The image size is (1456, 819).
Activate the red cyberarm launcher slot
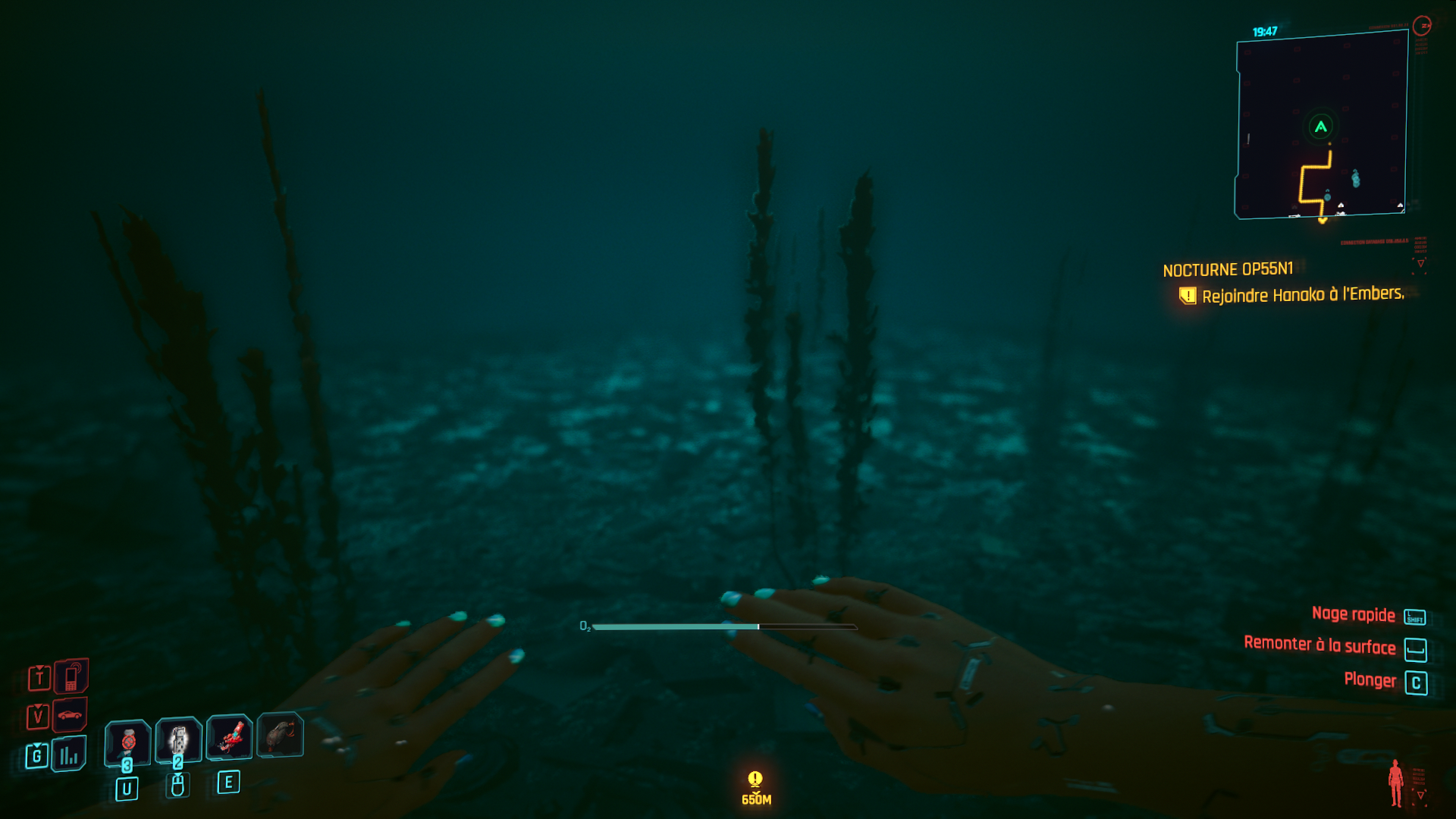(230, 736)
